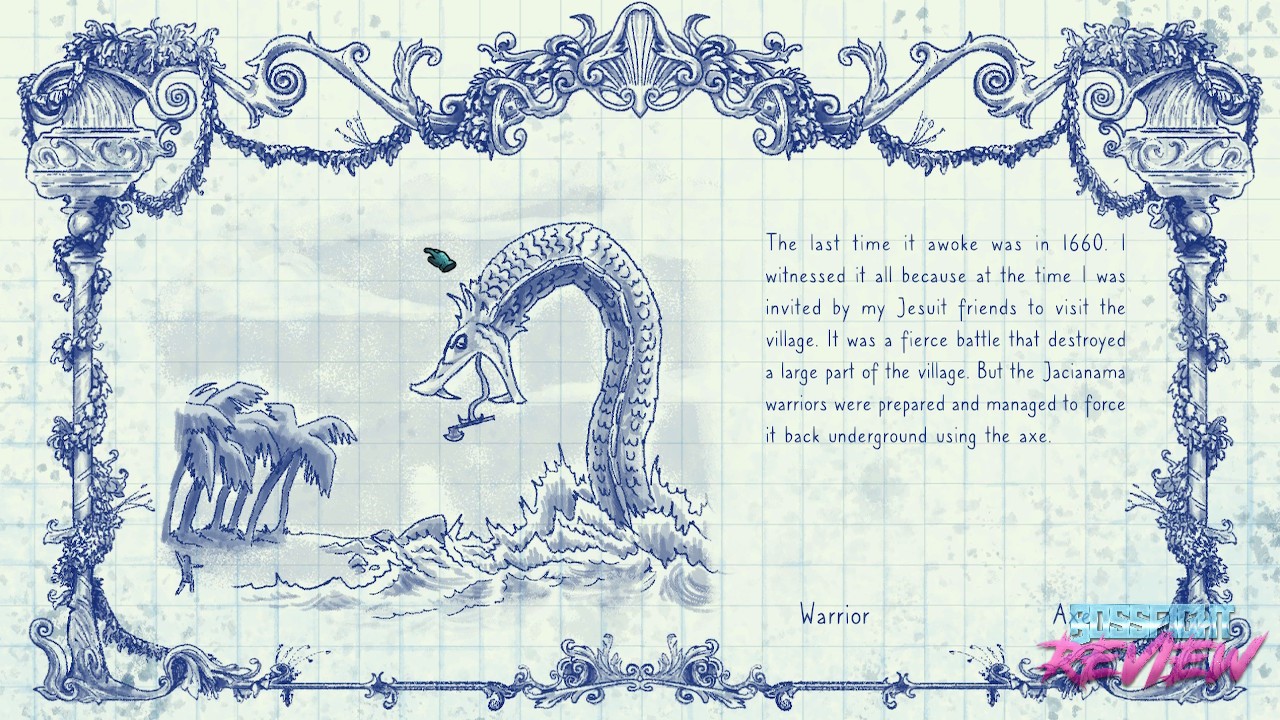
Task: Select the Warrior keyword option
Action: pos(834,616)
